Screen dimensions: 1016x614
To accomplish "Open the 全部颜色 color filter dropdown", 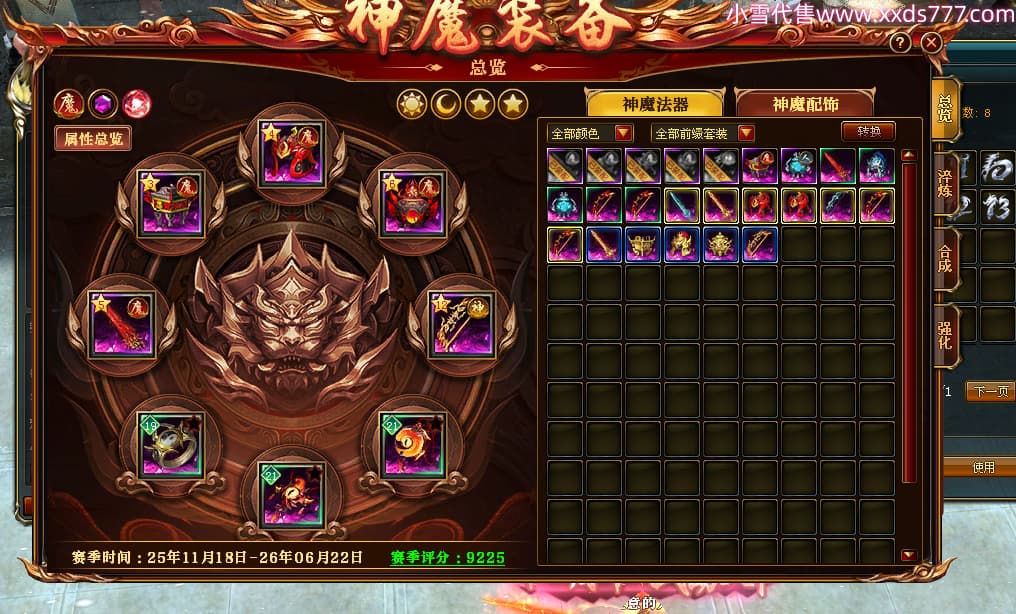I will pyautogui.click(x=591, y=133).
